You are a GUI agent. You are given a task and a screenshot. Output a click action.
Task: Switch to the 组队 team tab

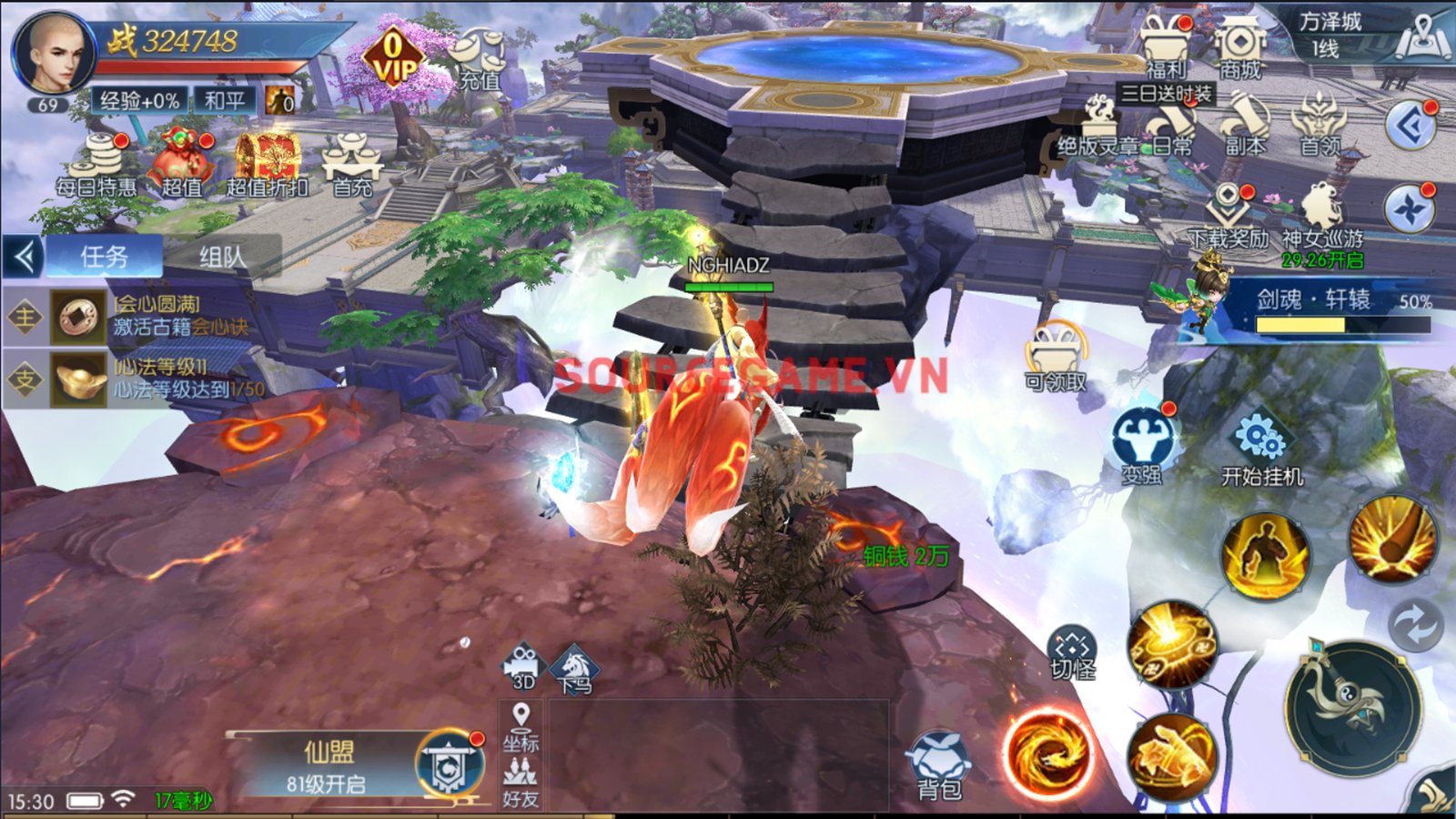223,258
